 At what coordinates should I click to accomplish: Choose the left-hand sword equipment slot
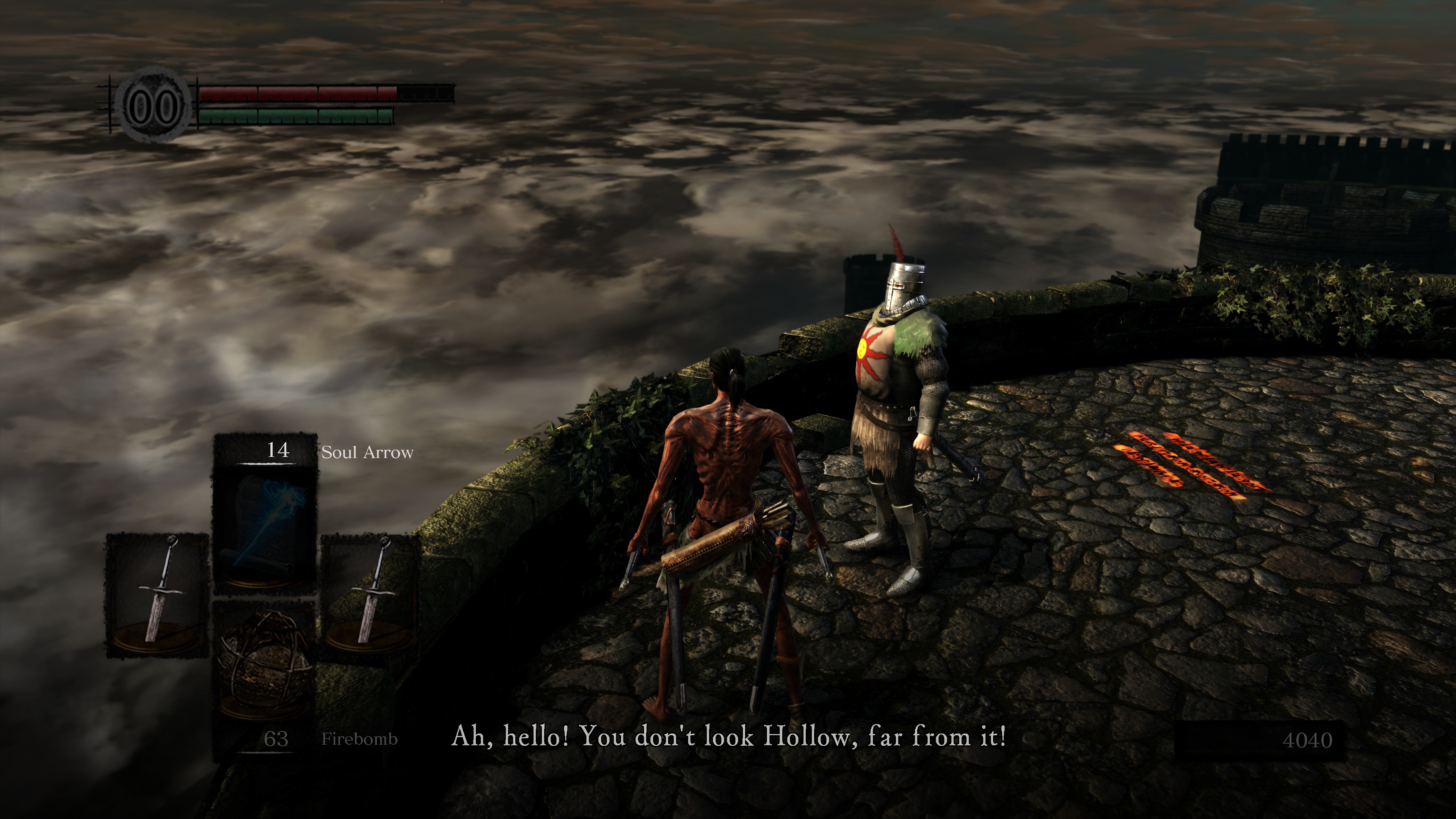[x=157, y=595]
